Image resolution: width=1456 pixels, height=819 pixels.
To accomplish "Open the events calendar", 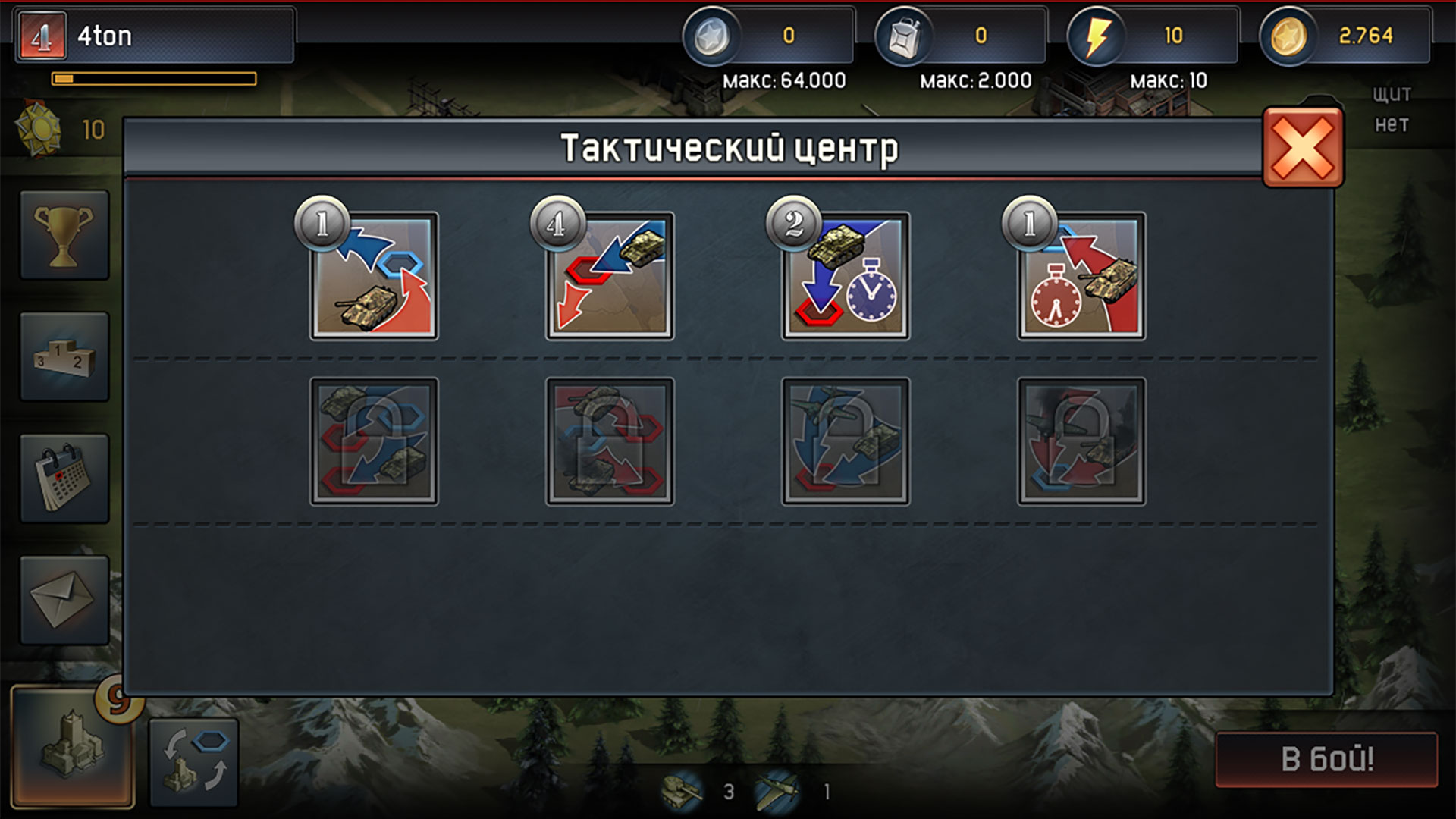I will (x=64, y=478).
